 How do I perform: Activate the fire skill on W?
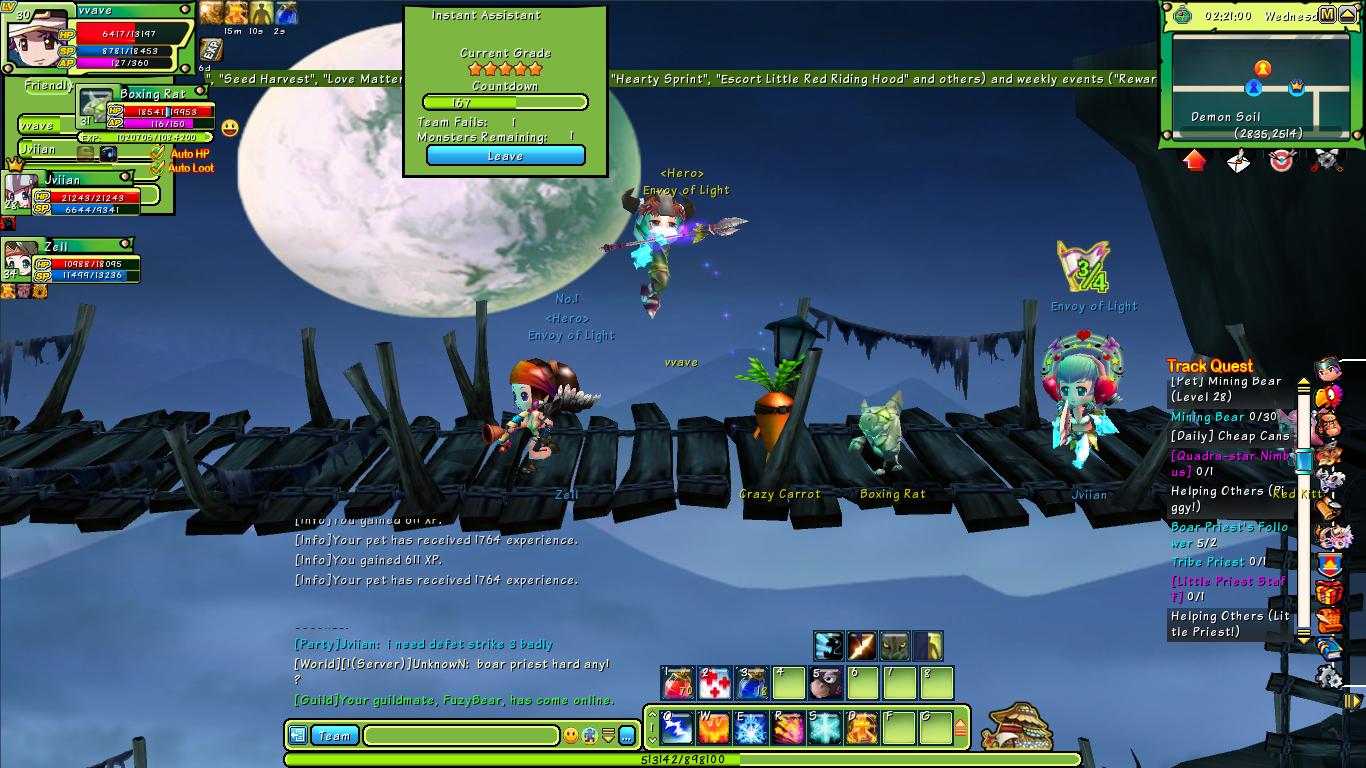[715, 727]
